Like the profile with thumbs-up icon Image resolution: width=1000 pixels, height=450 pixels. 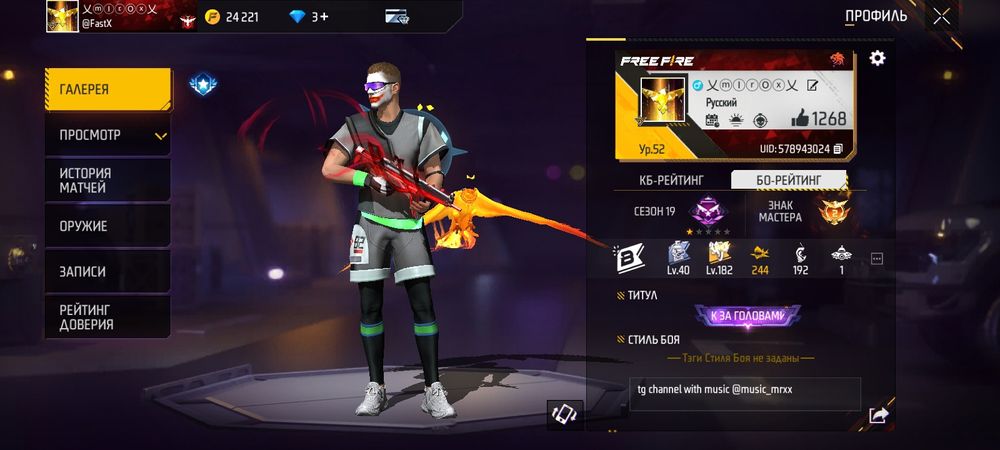pos(799,119)
